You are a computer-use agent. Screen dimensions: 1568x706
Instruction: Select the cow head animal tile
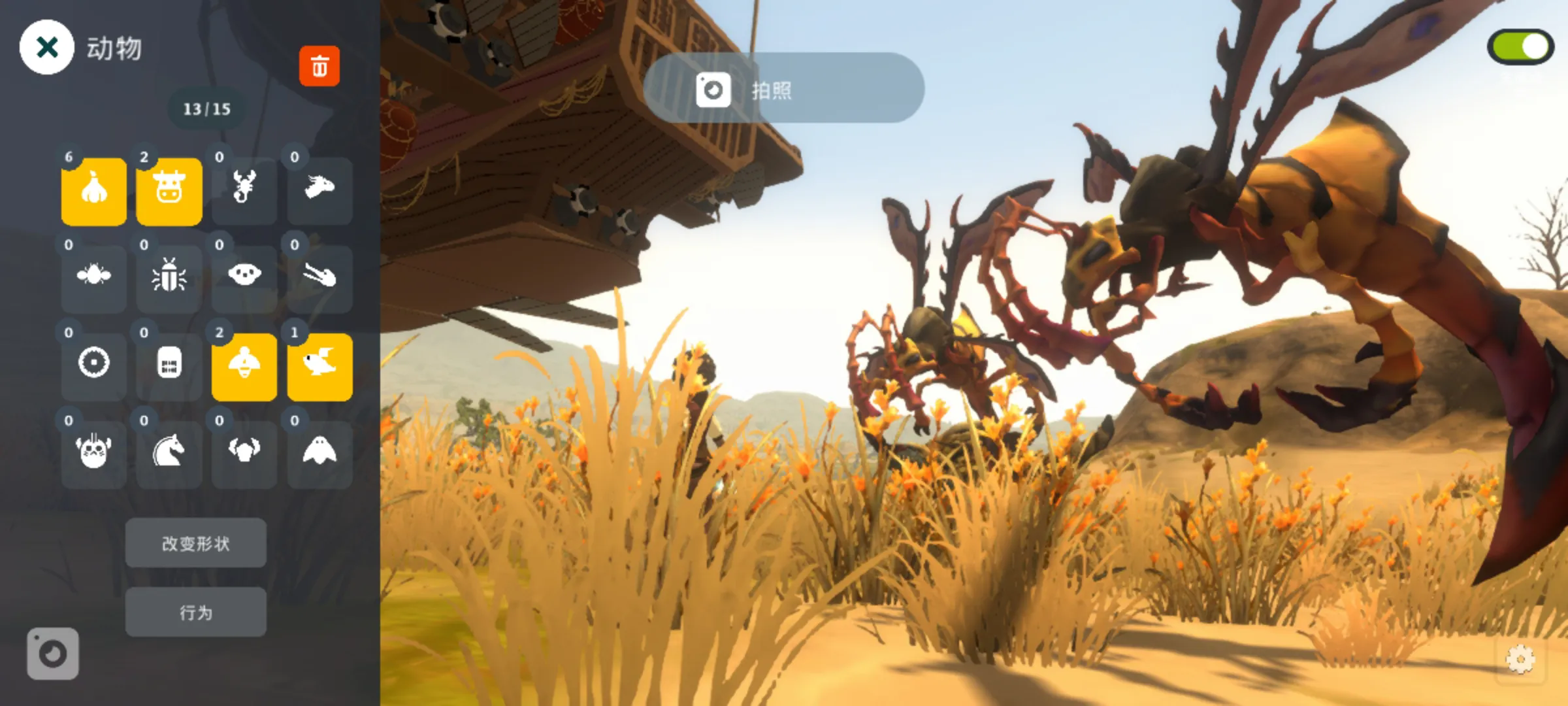point(169,191)
